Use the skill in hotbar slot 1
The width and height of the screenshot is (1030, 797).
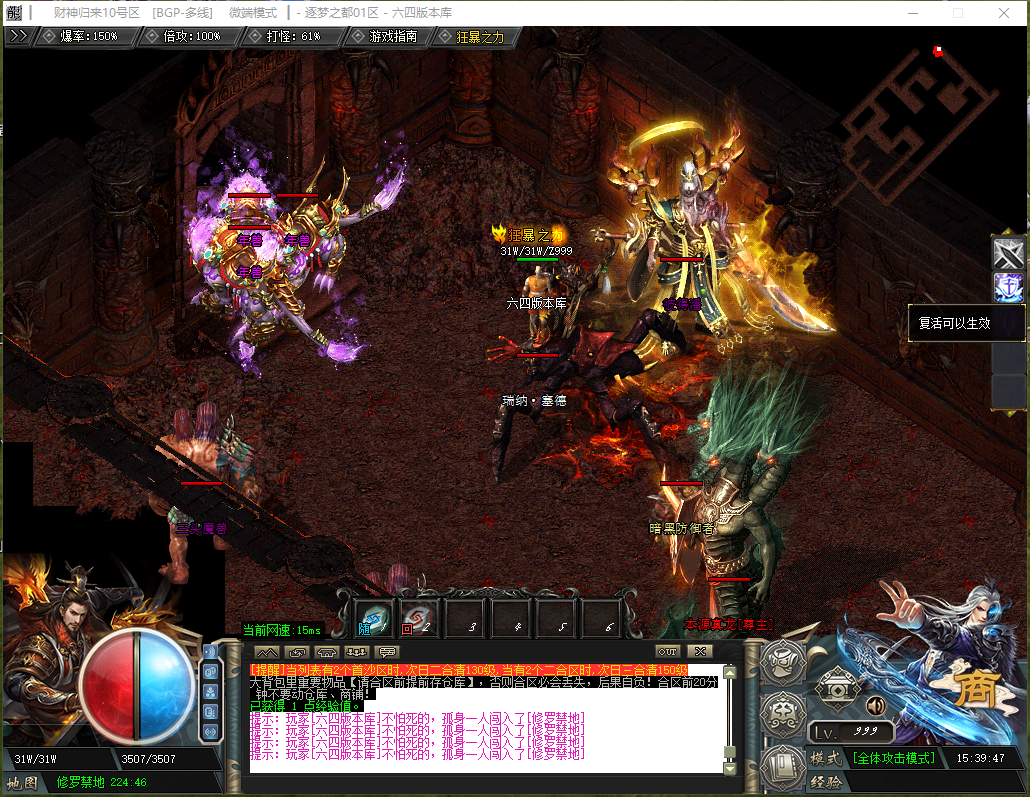pyautogui.click(x=376, y=620)
